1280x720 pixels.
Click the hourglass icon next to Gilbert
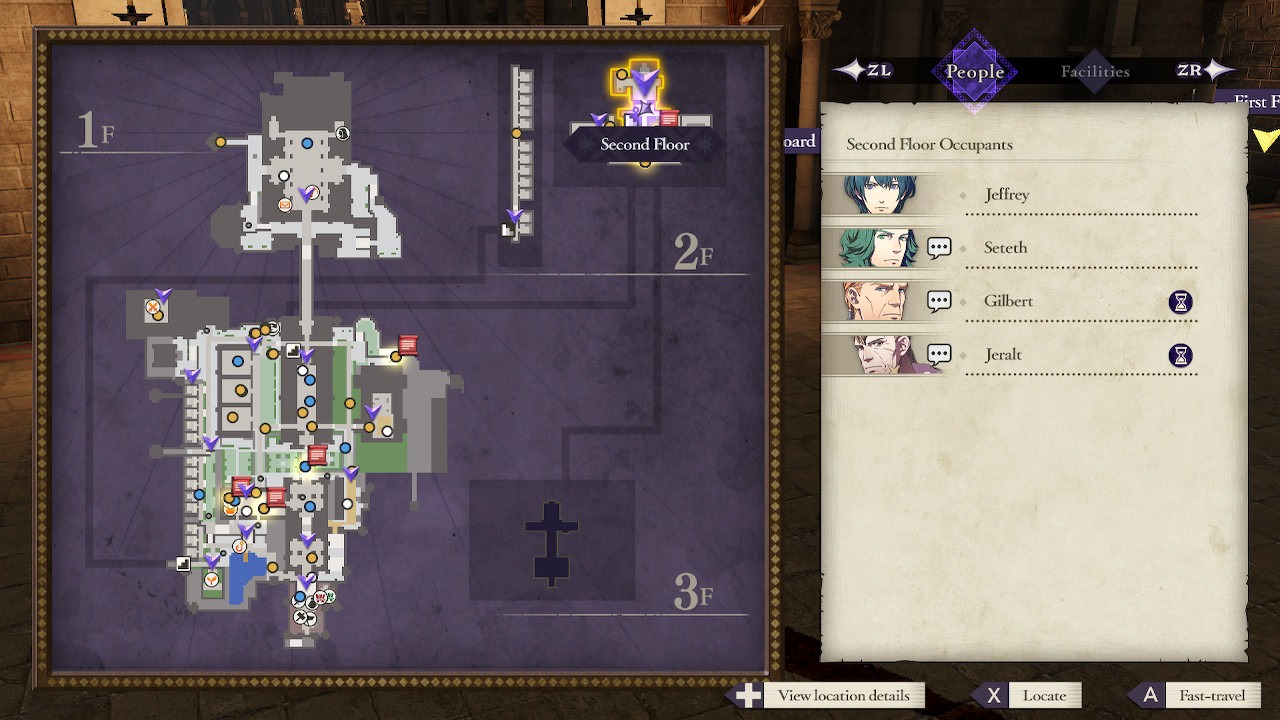click(1180, 301)
